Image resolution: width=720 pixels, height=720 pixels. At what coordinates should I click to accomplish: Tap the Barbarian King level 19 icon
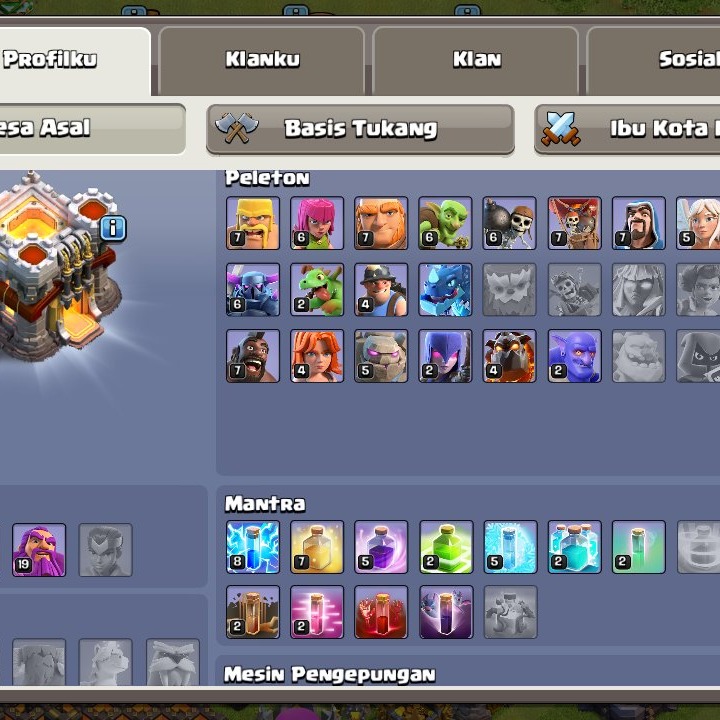click(x=39, y=549)
